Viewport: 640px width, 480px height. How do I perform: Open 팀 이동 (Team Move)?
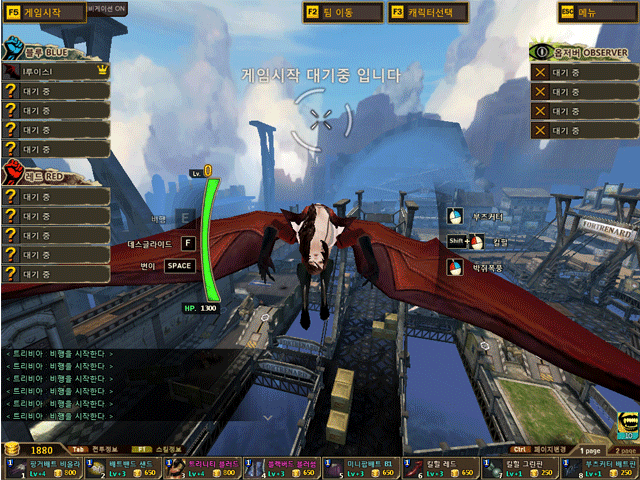tap(343, 12)
